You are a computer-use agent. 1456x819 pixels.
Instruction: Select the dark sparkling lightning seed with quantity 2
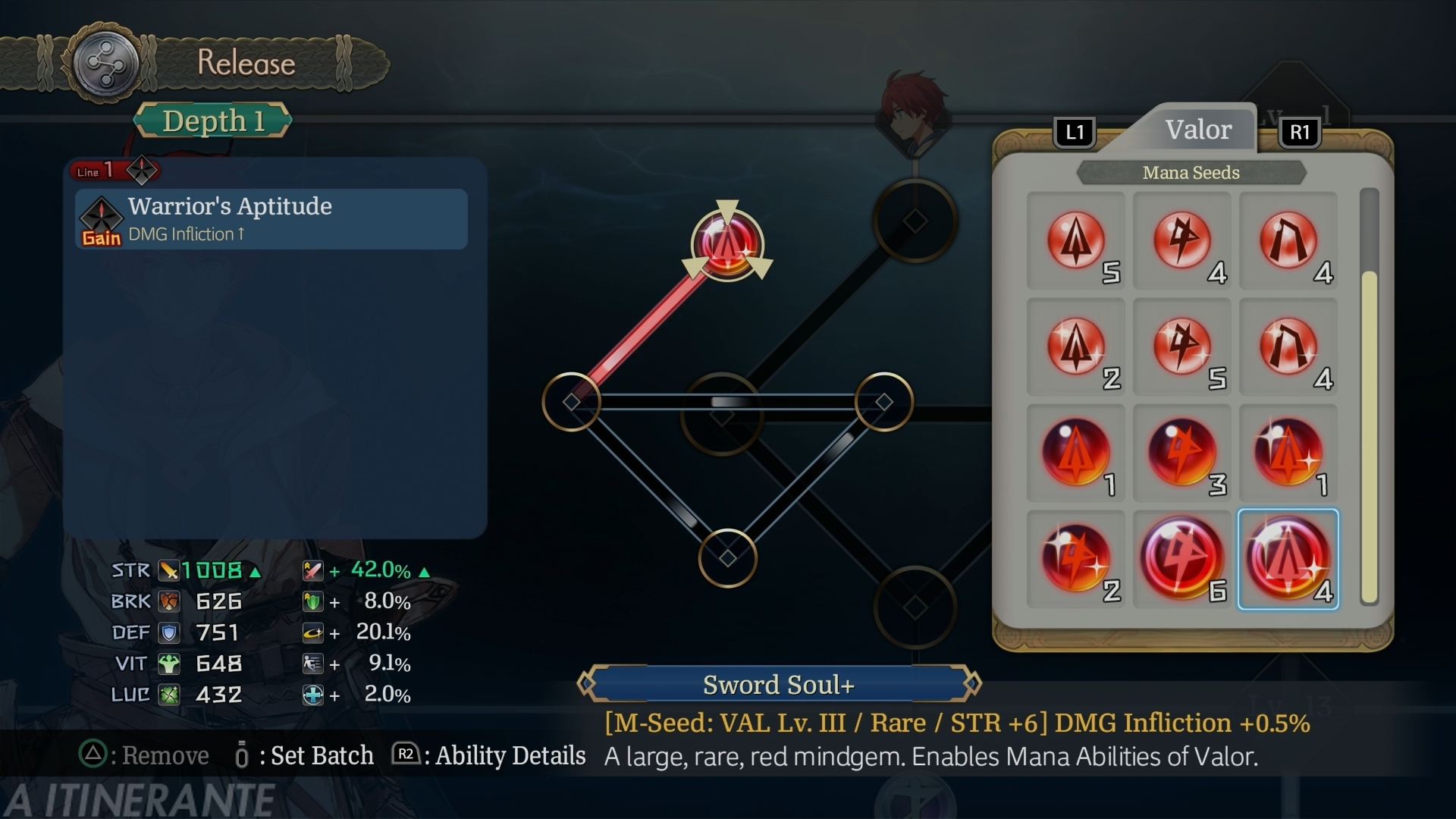click(x=1075, y=560)
